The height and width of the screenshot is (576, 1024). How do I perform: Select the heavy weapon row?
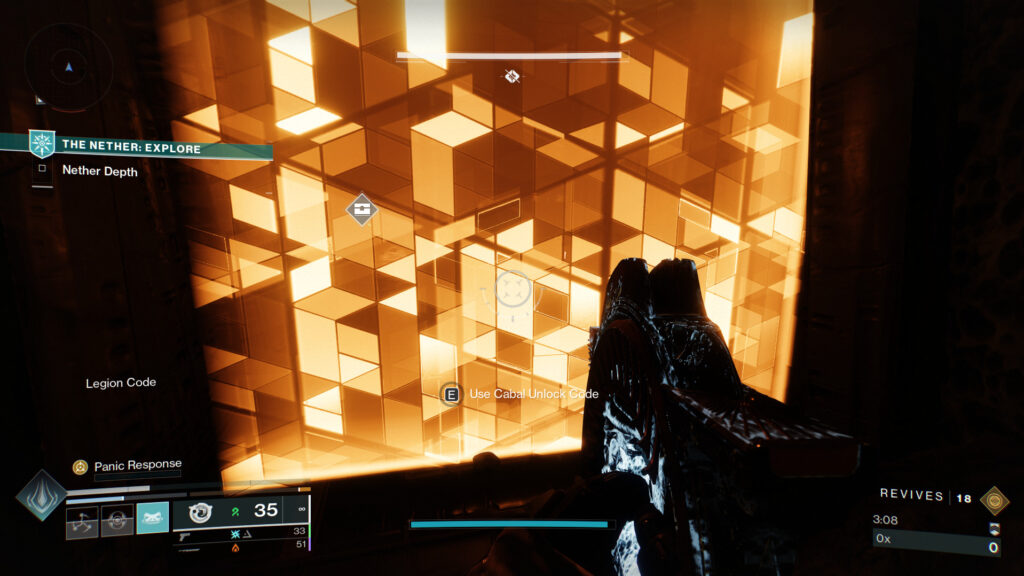pyautogui.click(x=240, y=545)
